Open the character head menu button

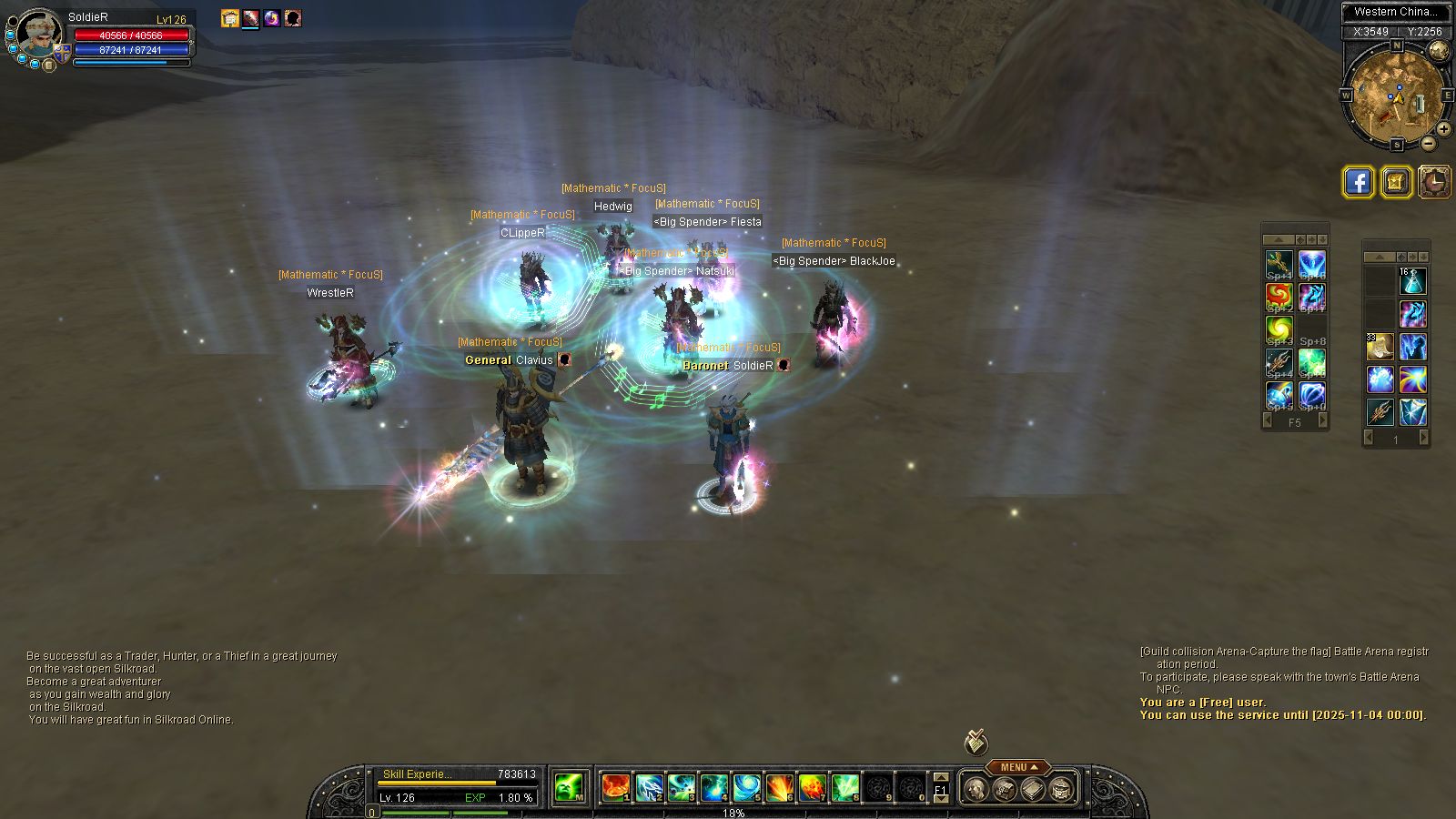tap(975, 789)
